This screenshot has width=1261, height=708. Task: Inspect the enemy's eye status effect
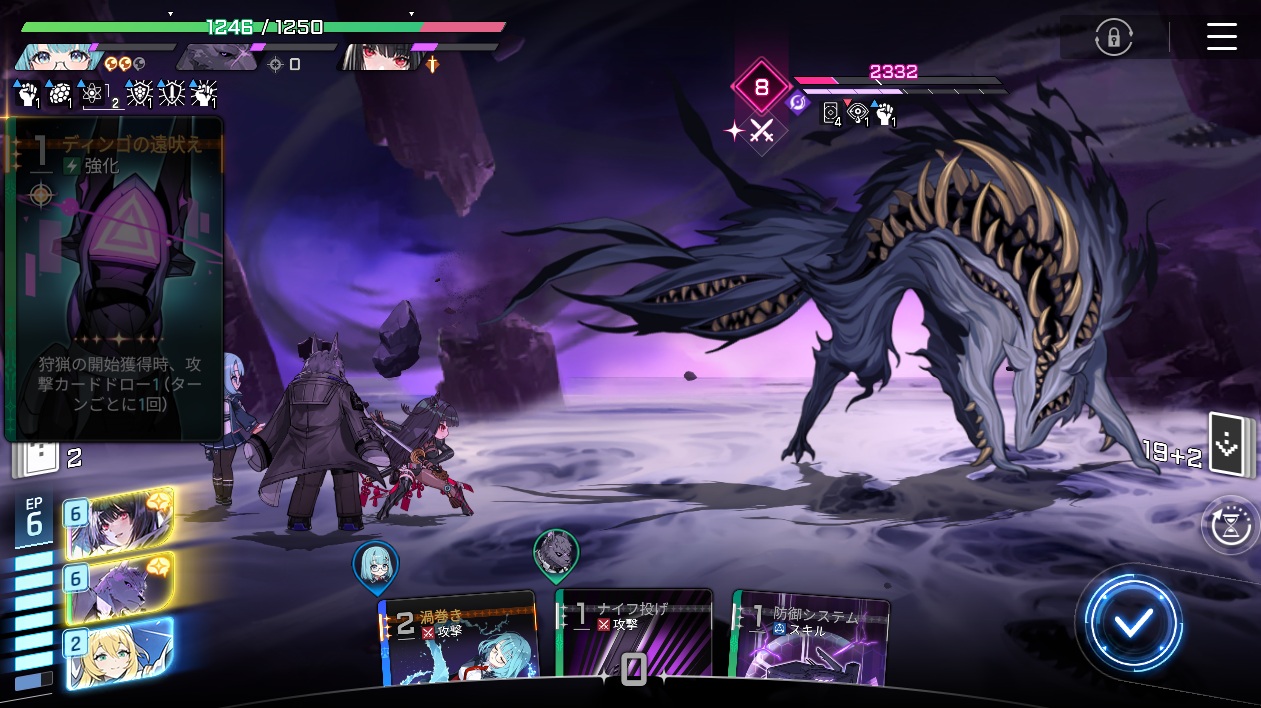(858, 113)
